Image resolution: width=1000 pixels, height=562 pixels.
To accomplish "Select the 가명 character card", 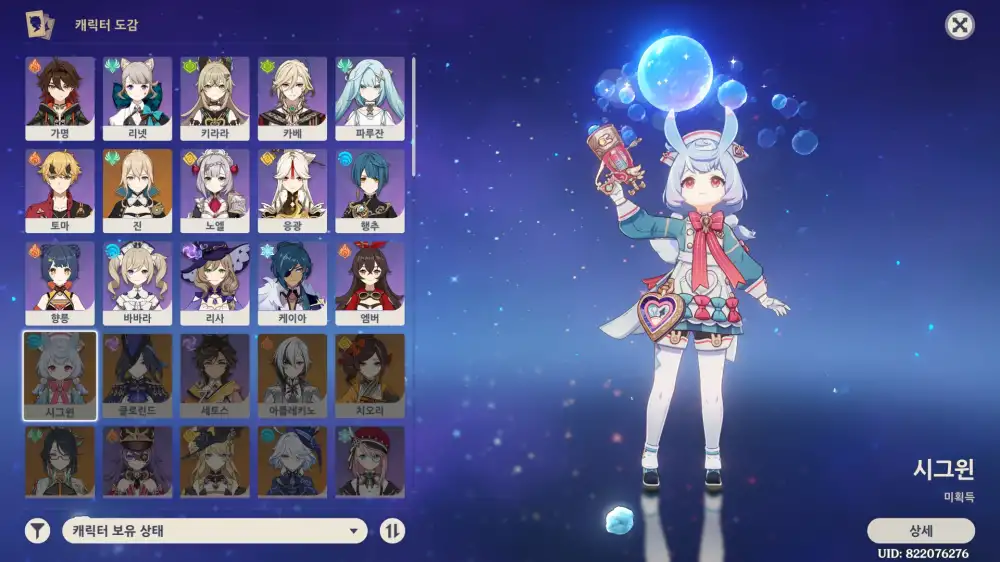I will click(60, 97).
